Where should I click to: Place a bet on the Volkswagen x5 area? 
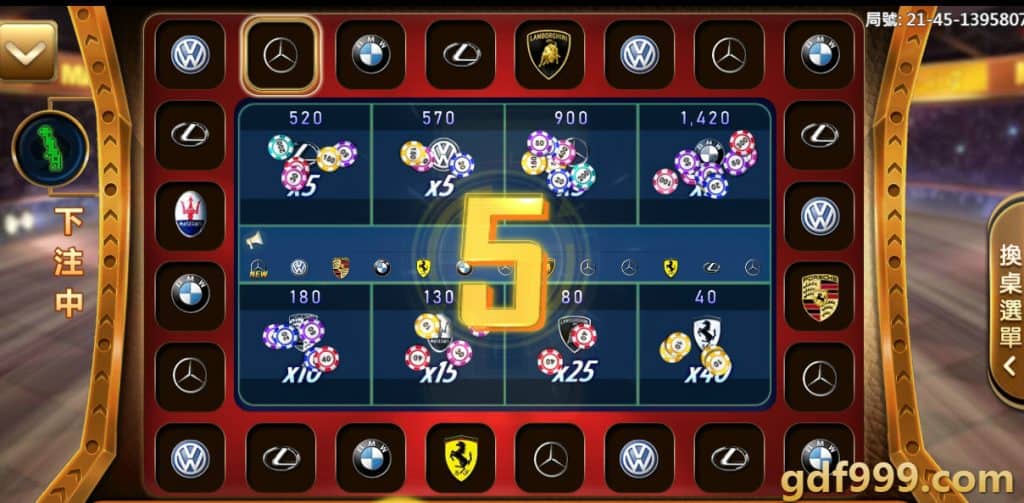(x=438, y=161)
